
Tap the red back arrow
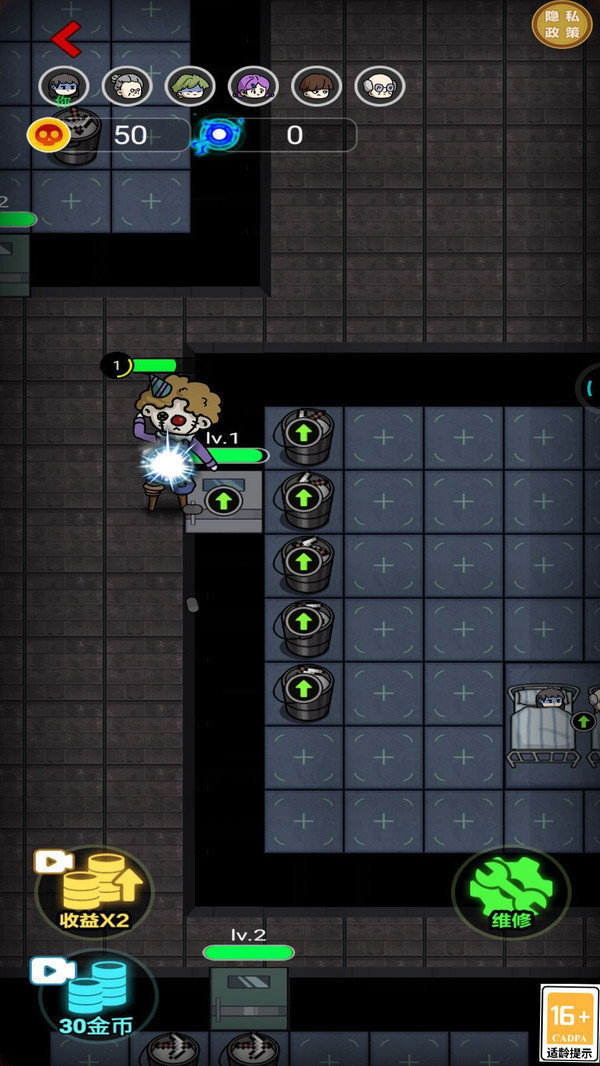[66, 39]
